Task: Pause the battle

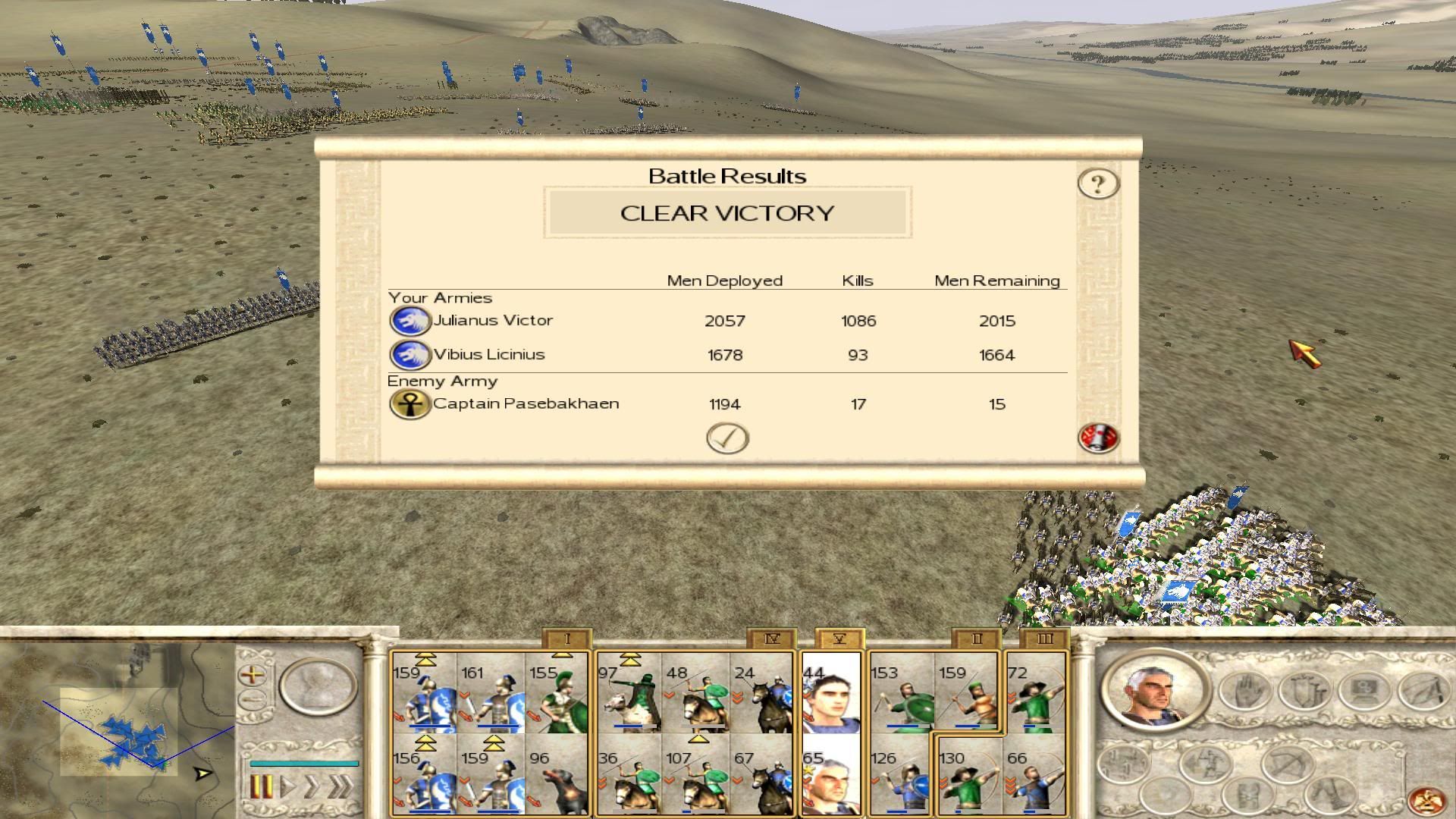Action: [260, 786]
